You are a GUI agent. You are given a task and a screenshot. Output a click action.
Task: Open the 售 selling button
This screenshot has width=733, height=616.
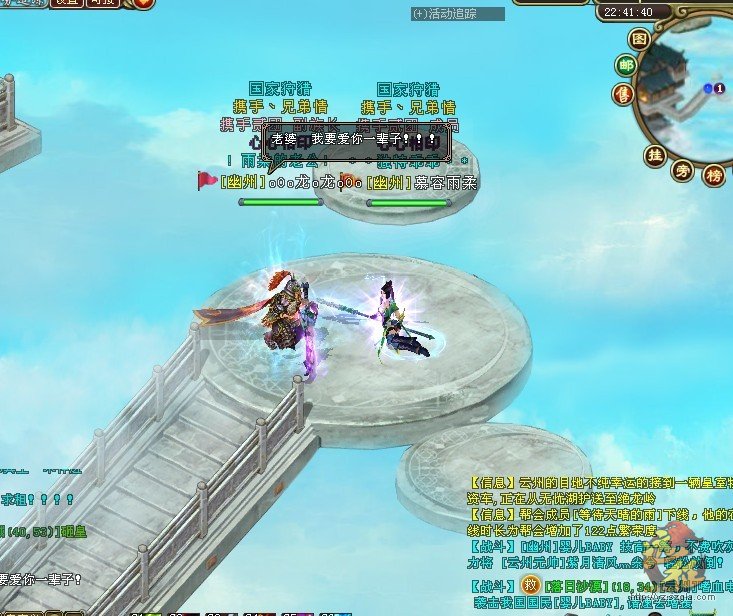623,94
